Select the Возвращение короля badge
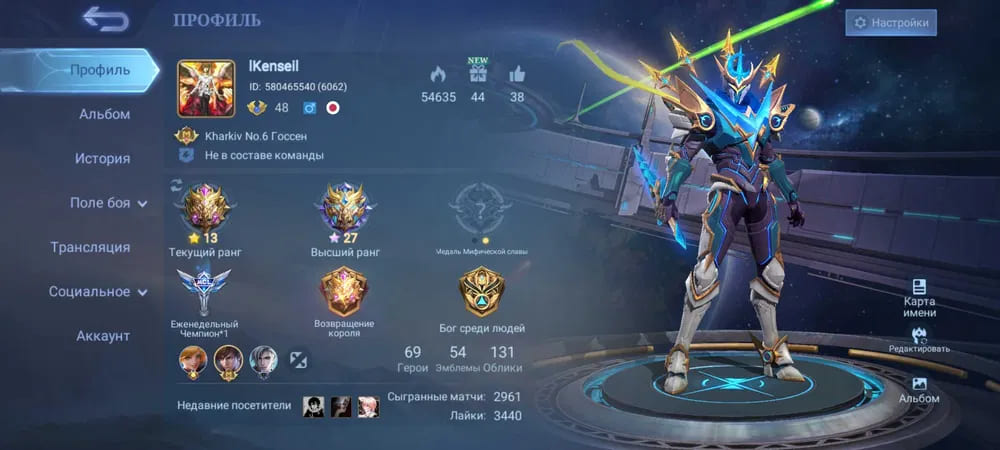The height and width of the screenshot is (450, 1000). (x=344, y=293)
